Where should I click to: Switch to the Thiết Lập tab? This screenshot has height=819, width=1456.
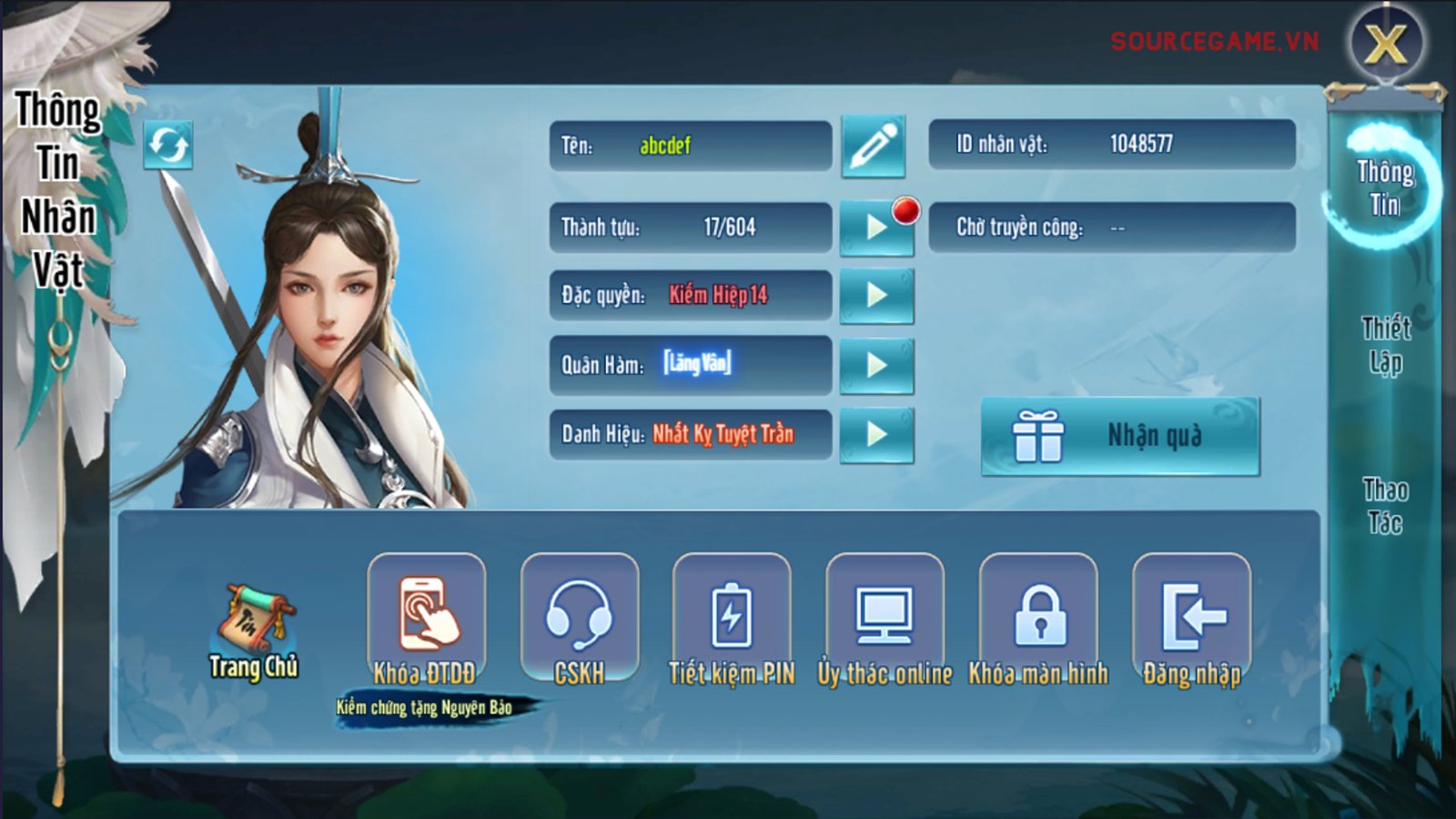click(x=1385, y=345)
